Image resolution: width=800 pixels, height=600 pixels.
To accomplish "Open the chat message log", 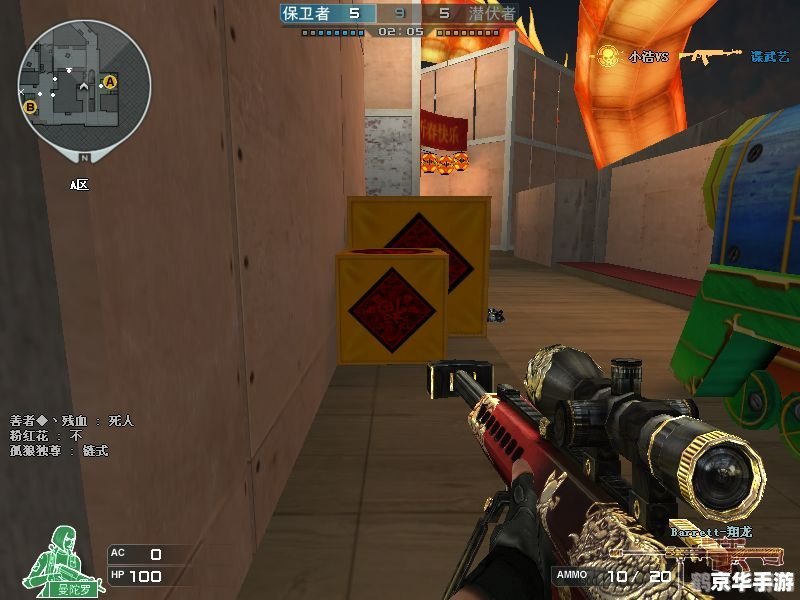I will click(71, 436).
